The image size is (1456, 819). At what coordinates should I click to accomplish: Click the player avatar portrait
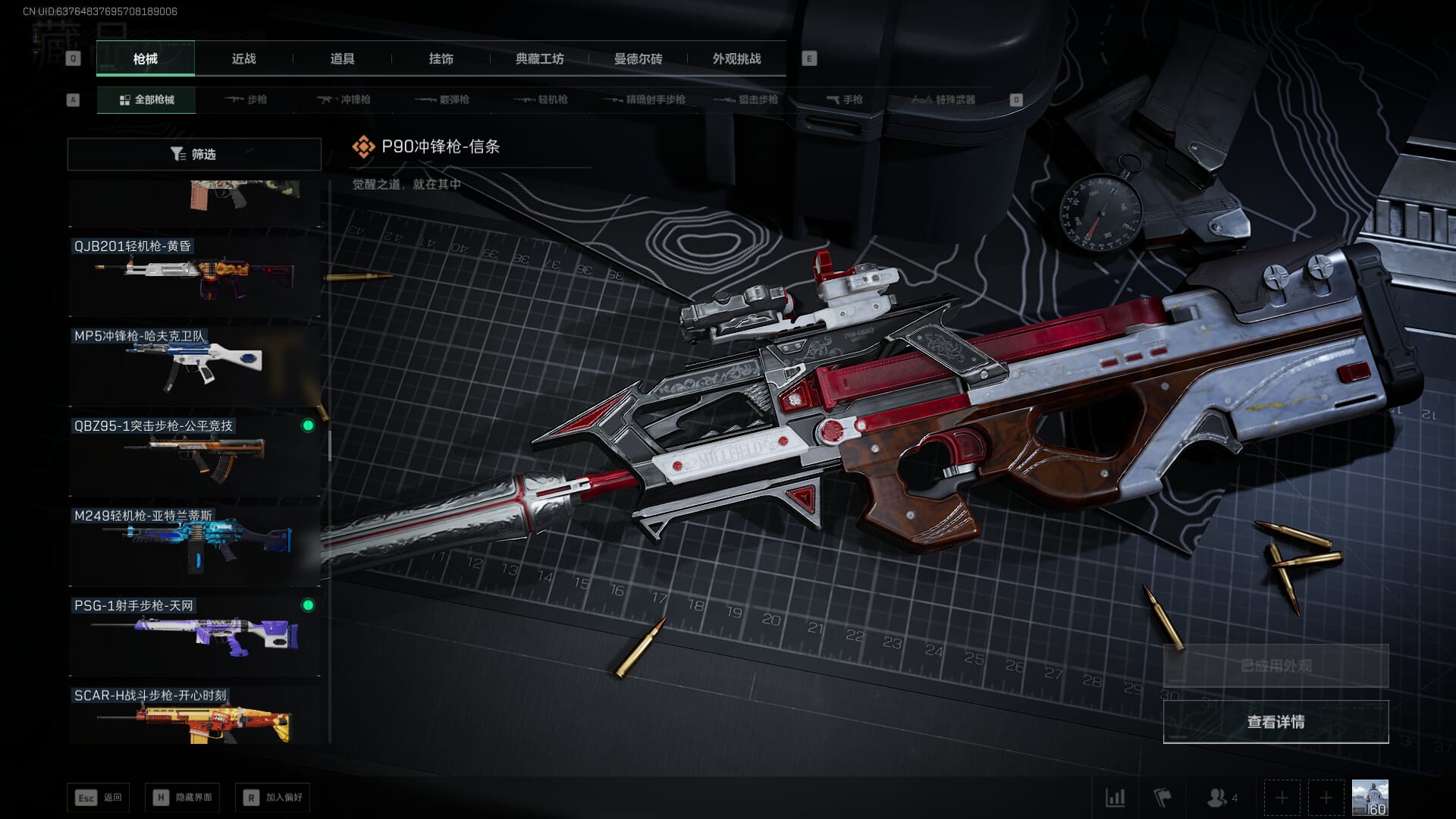click(1370, 798)
